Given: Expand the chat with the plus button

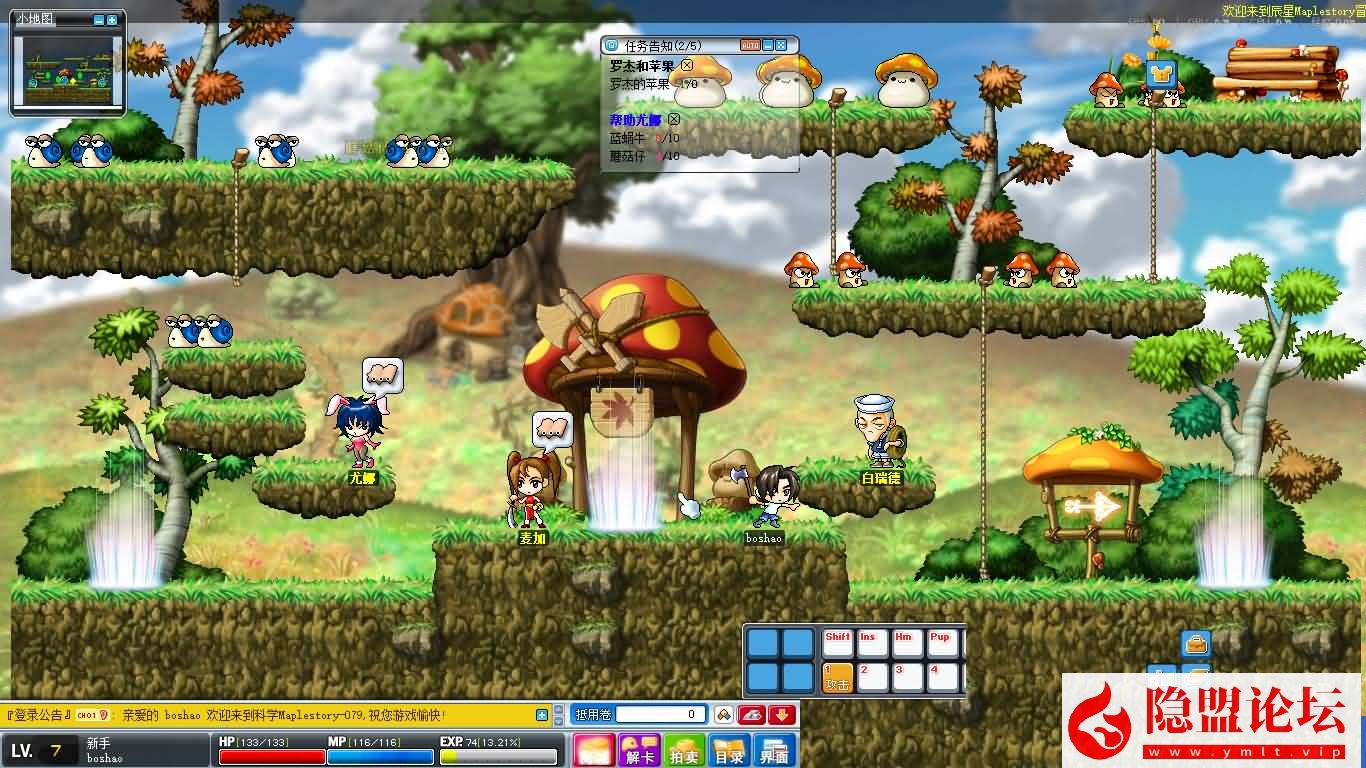Looking at the screenshot, I should [542, 715].
